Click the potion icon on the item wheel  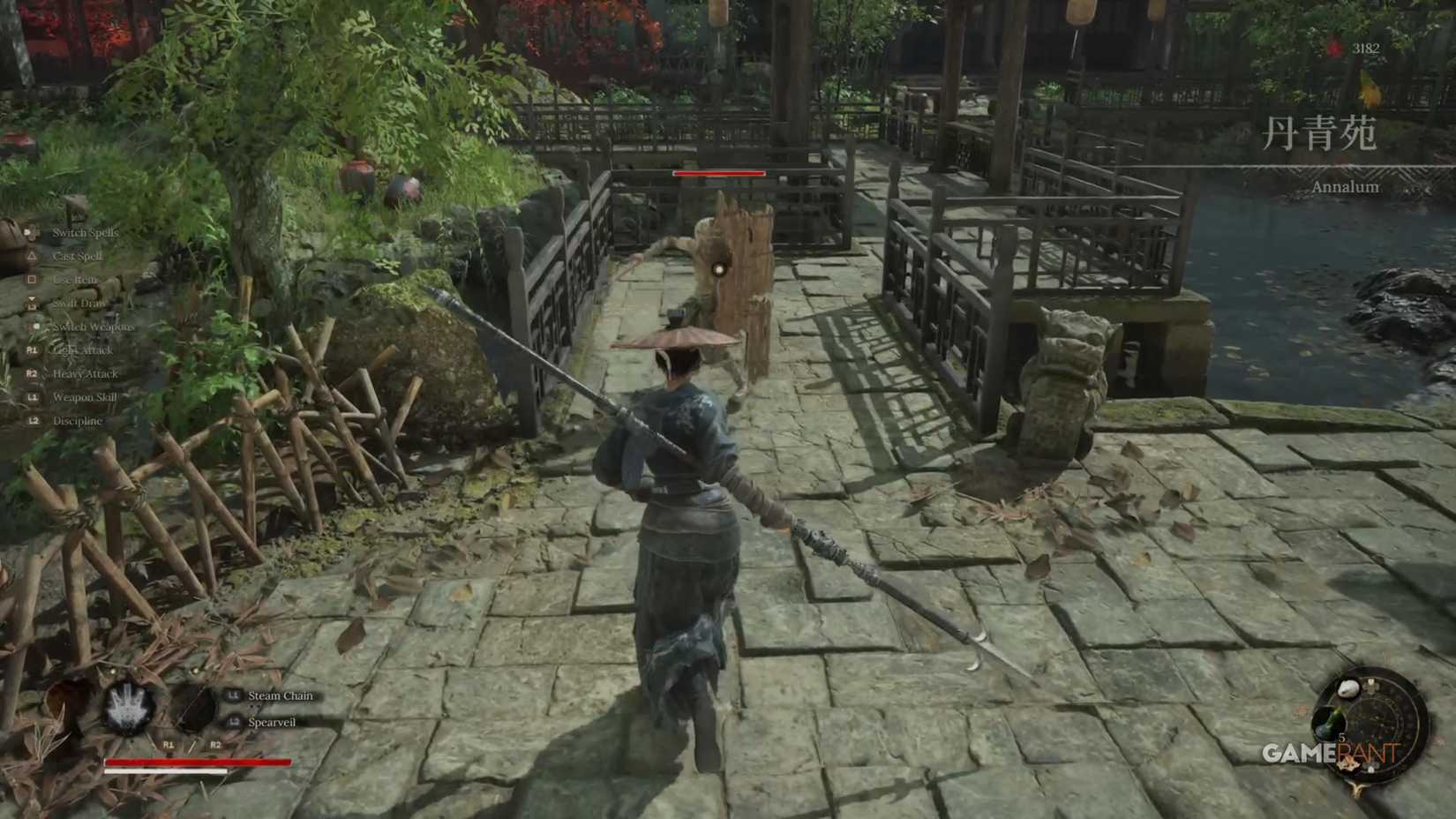pyautogui.click(x=1329, y=719)
